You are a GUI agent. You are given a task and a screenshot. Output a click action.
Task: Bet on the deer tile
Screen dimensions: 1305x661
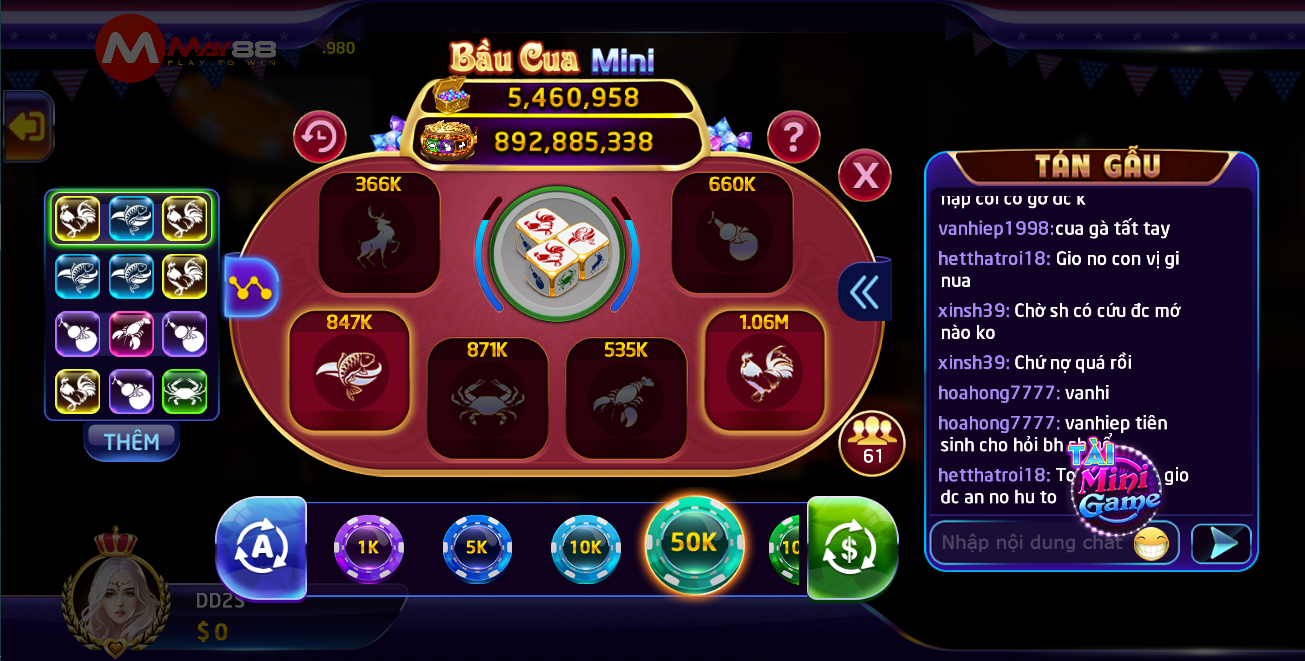click(379, 234)
